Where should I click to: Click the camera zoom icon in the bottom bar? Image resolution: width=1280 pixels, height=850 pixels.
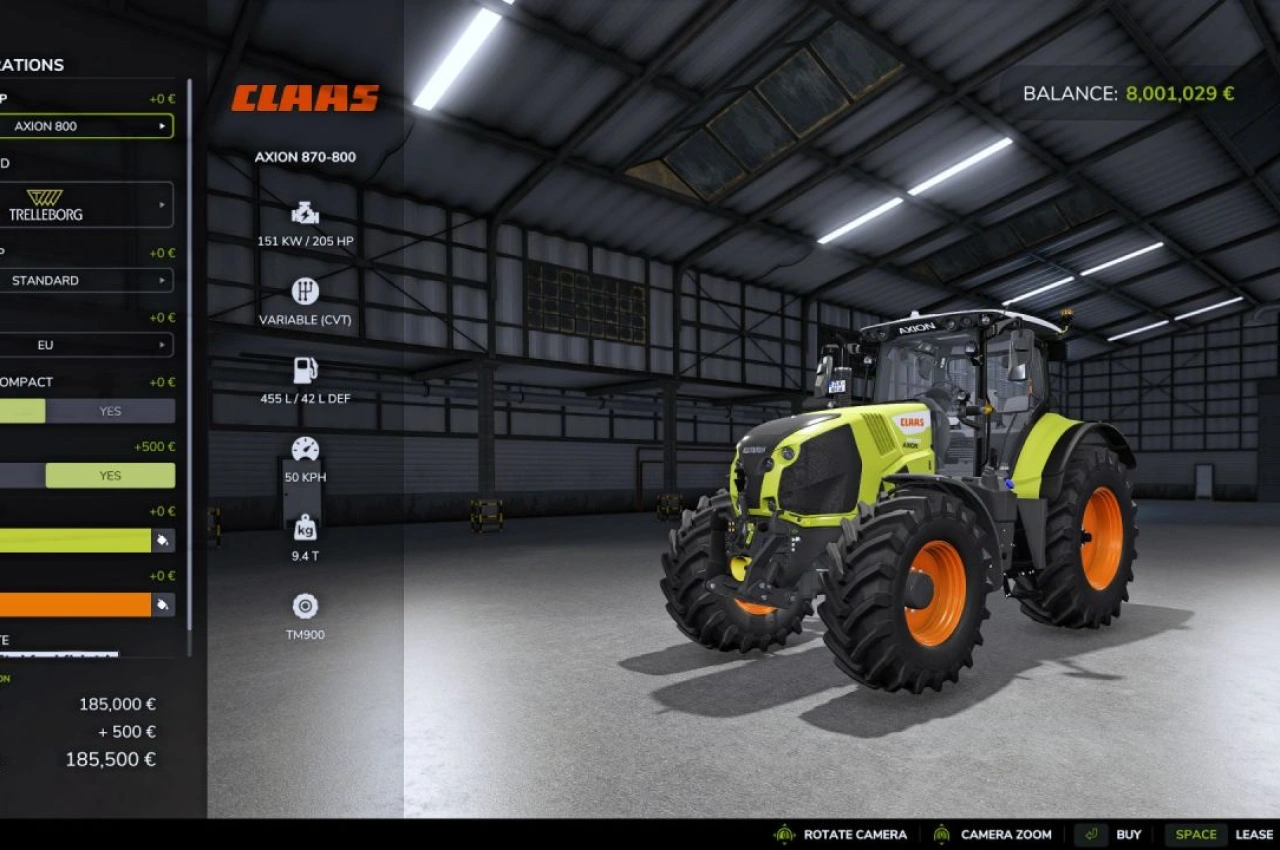click(x=940, y=833)
